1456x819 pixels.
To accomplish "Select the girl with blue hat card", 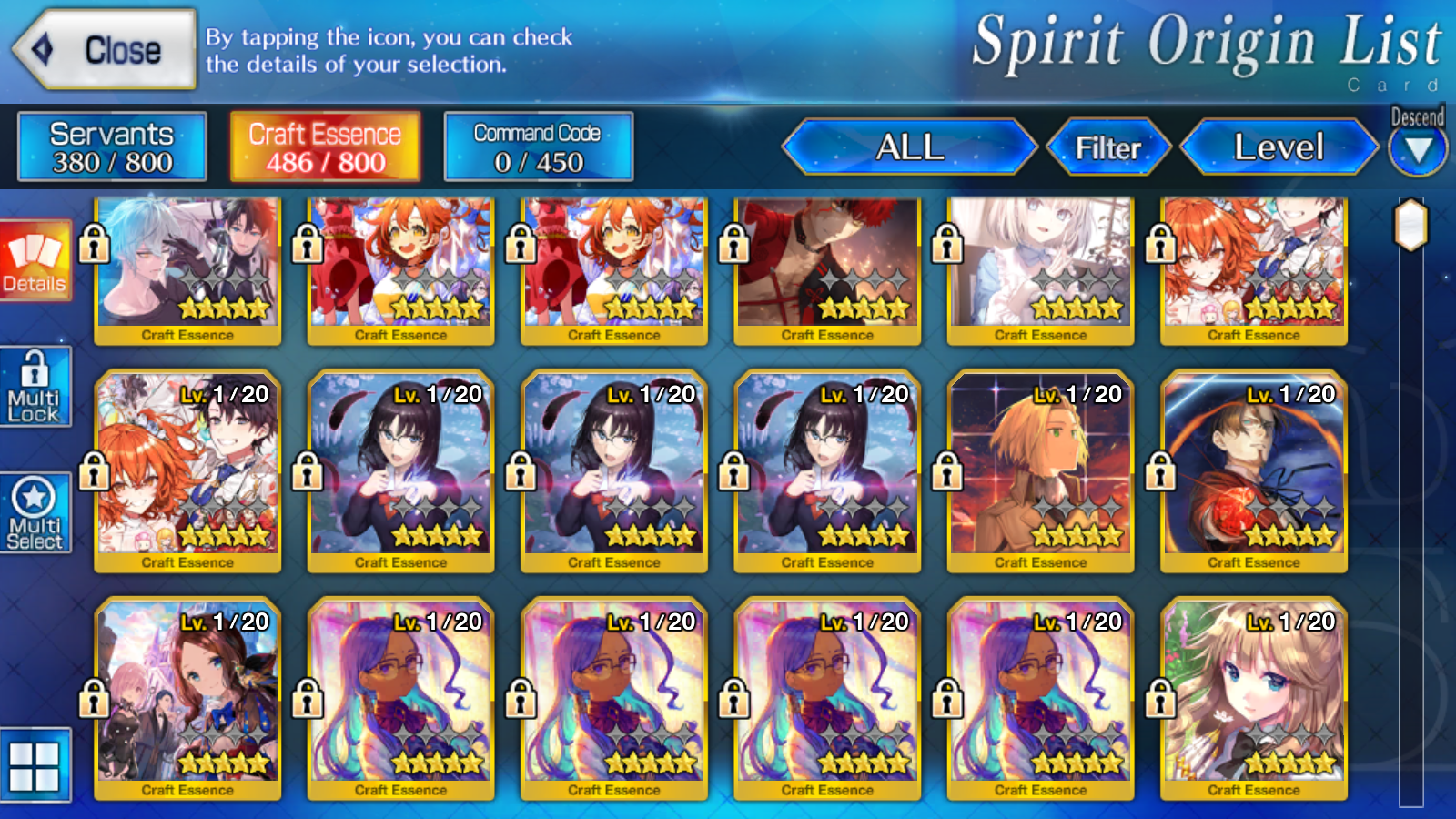I will point(187,696).
